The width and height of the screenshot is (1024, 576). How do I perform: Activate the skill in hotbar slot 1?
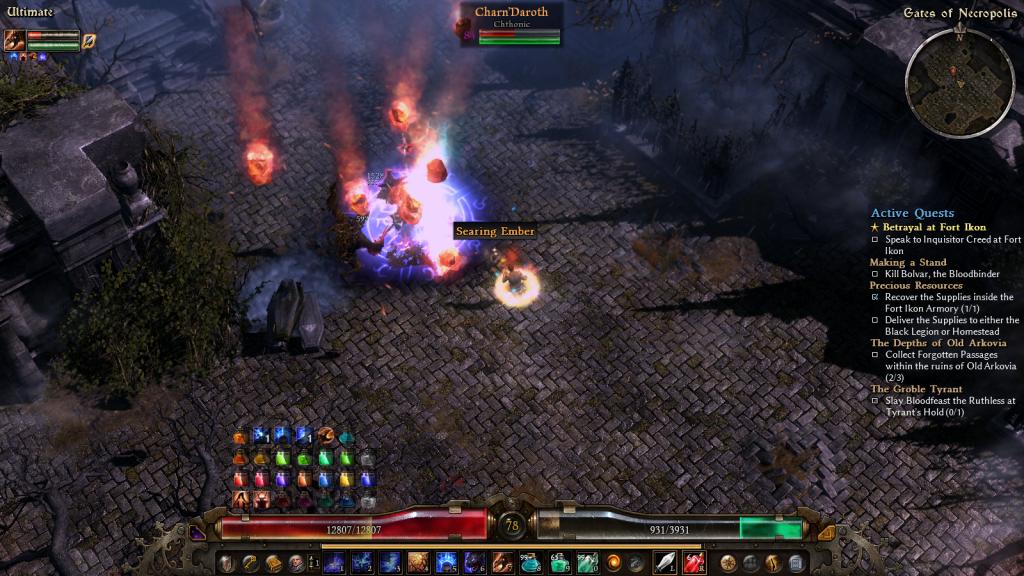[333, 563]
